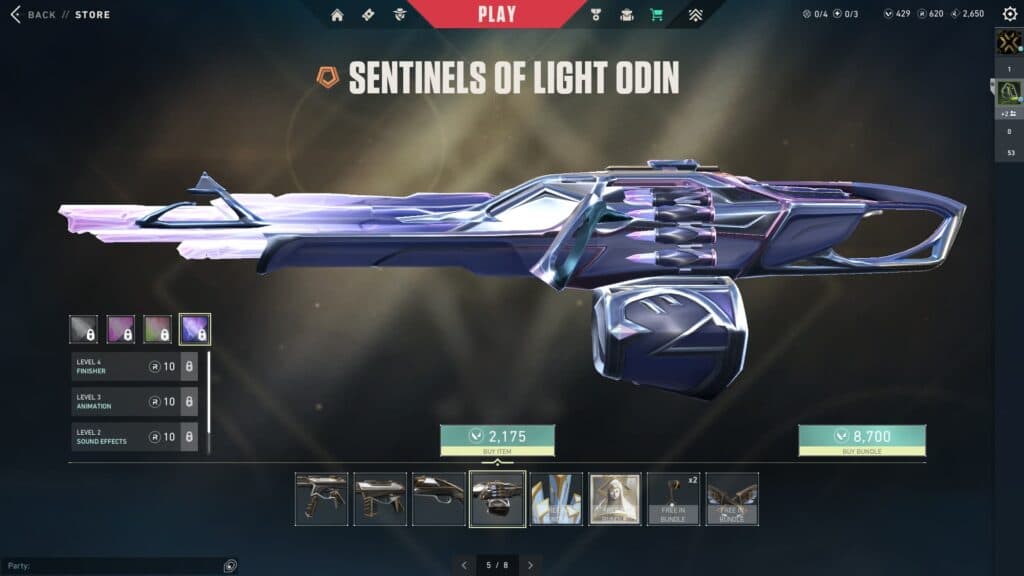The width and height of the screenshot is (1024, 576).
Task: Select the Level 2 Sound Effects upgrade
Action: coord(134,437)
